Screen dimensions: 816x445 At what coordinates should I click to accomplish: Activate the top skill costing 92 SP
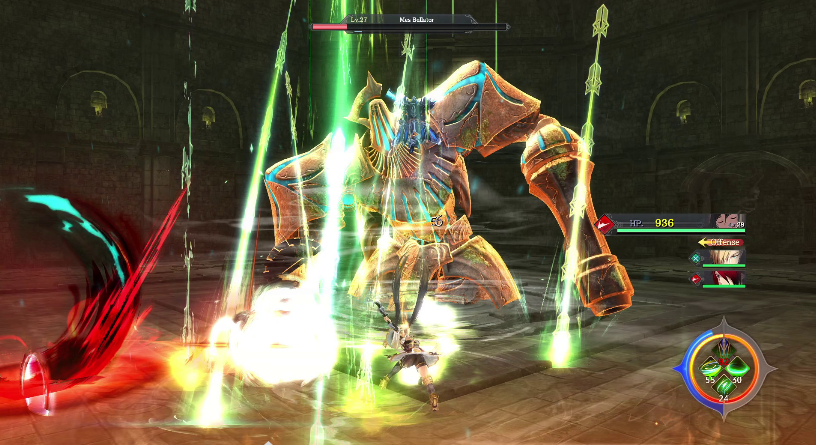coord(721,346)
